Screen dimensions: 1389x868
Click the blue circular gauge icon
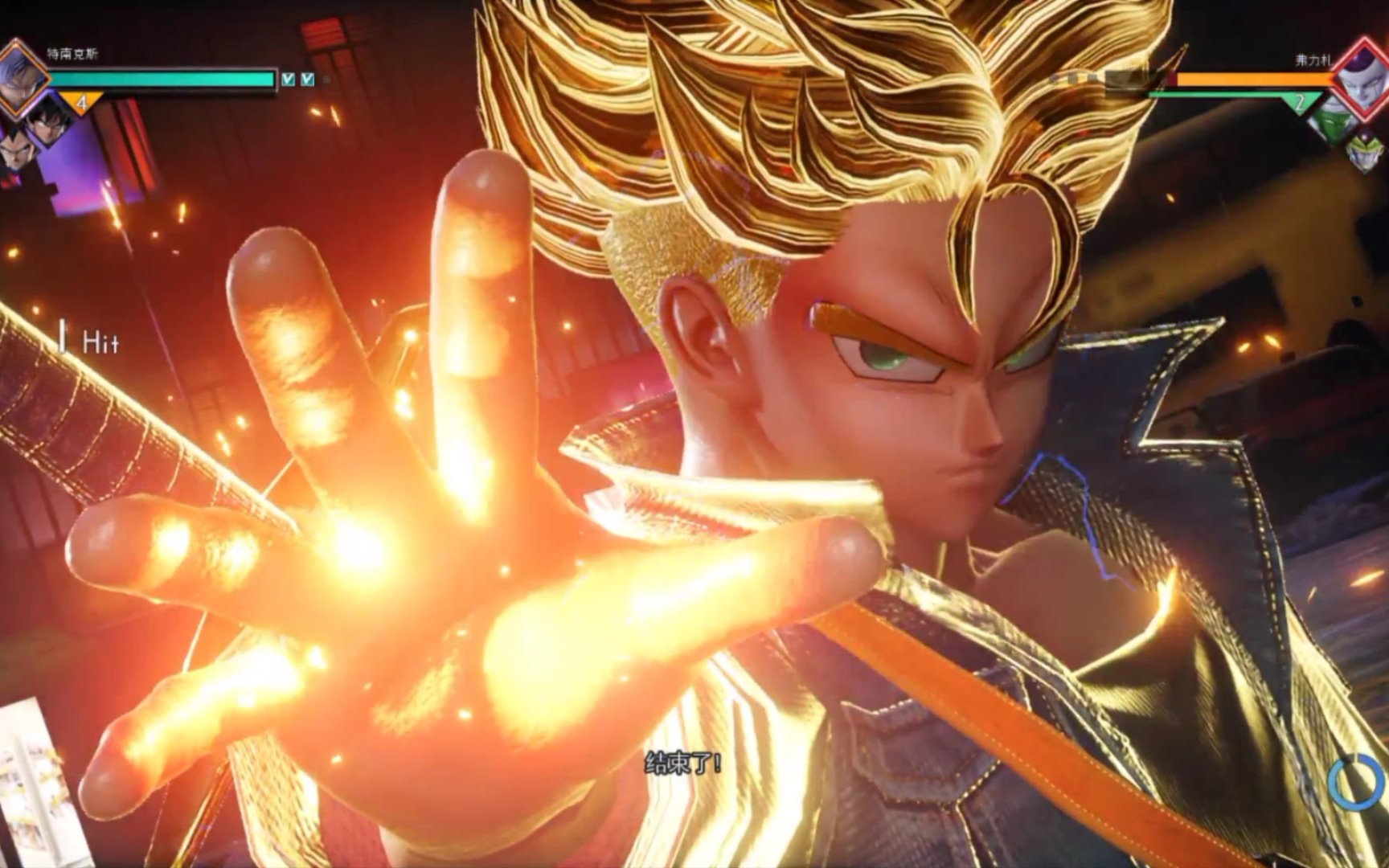[x=1354, y=781]
